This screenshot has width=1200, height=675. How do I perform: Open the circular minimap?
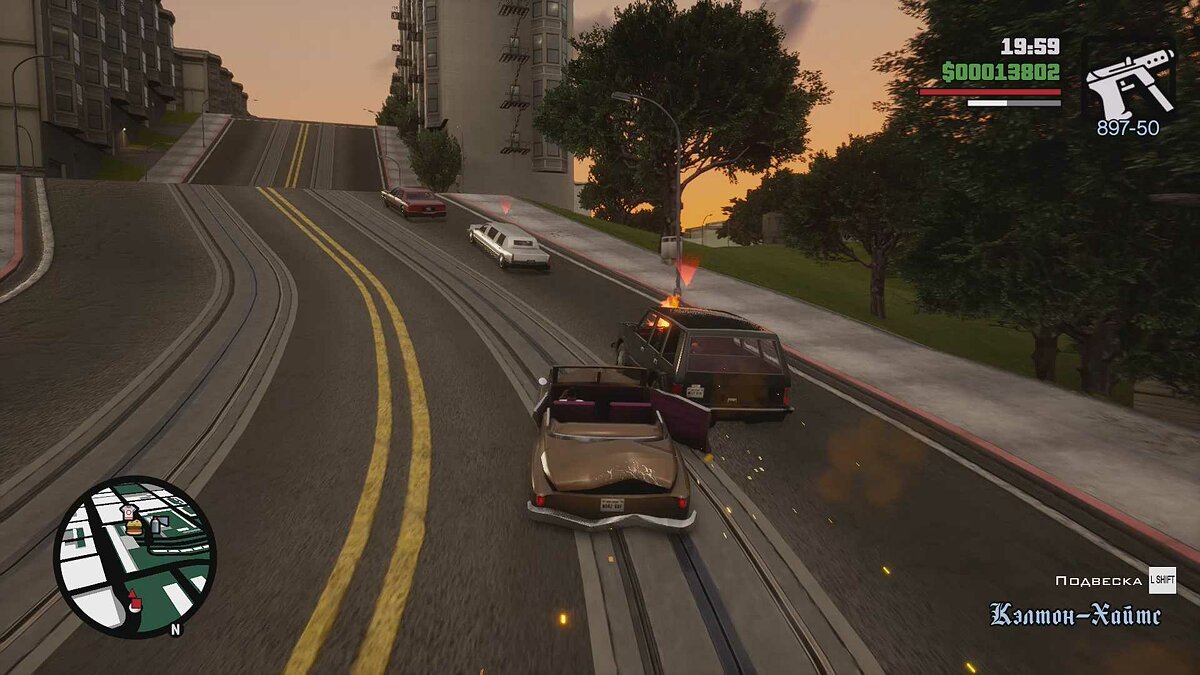134,557
